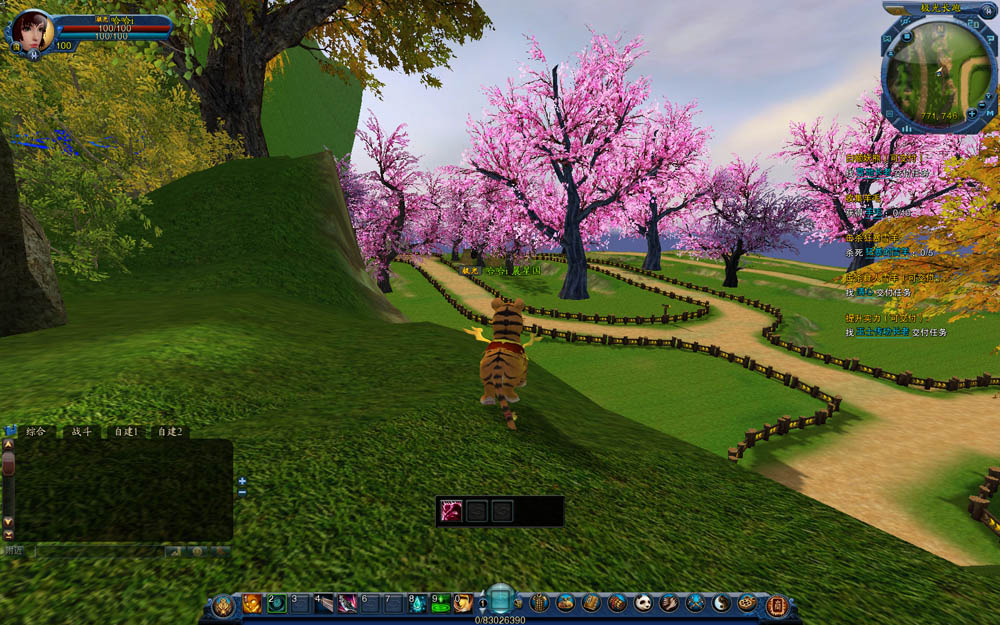Click the yin-yang menu icon

click(x=721, y=603)
